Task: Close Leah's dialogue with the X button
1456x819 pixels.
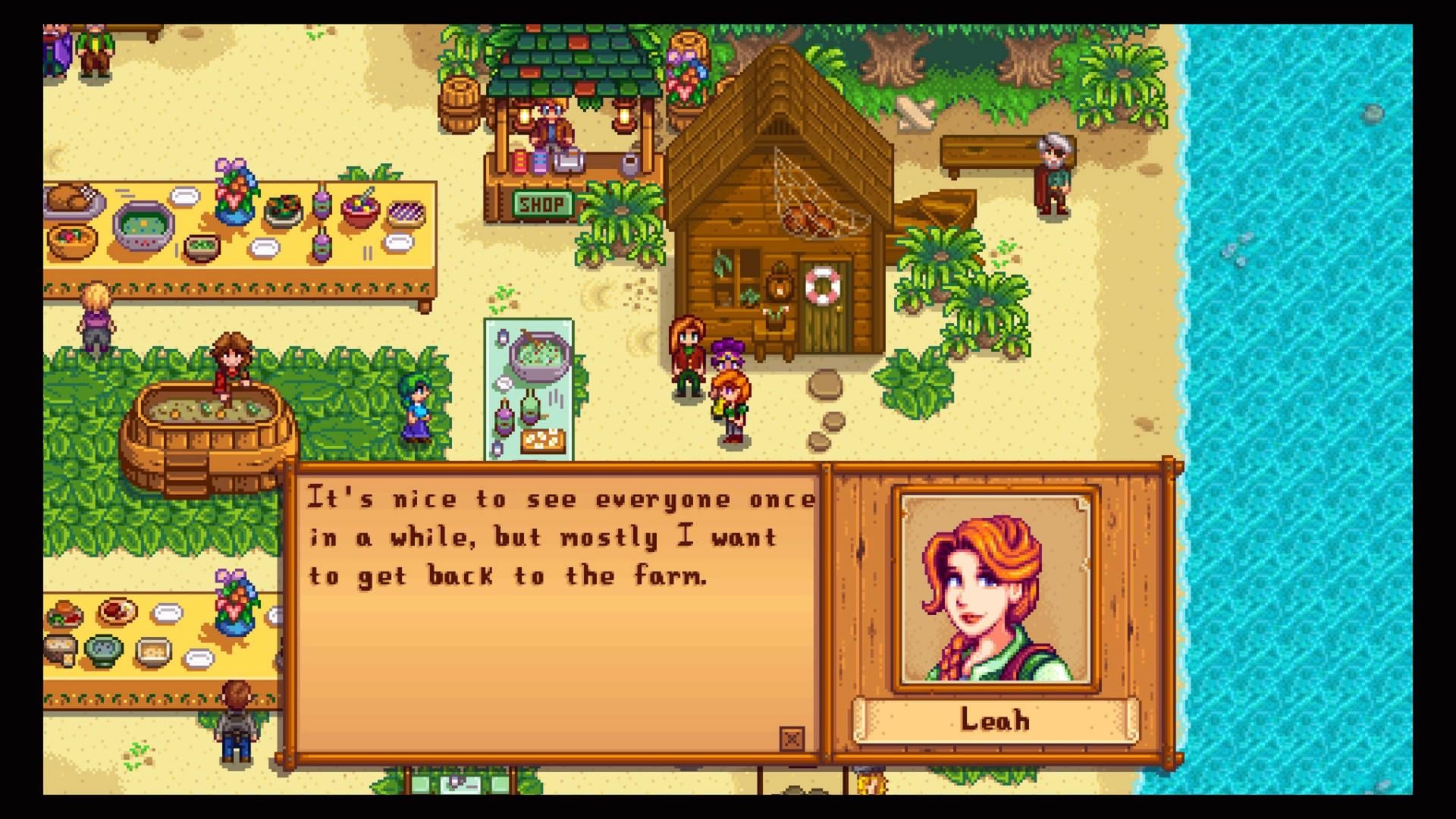Action: tap(792, 738)
